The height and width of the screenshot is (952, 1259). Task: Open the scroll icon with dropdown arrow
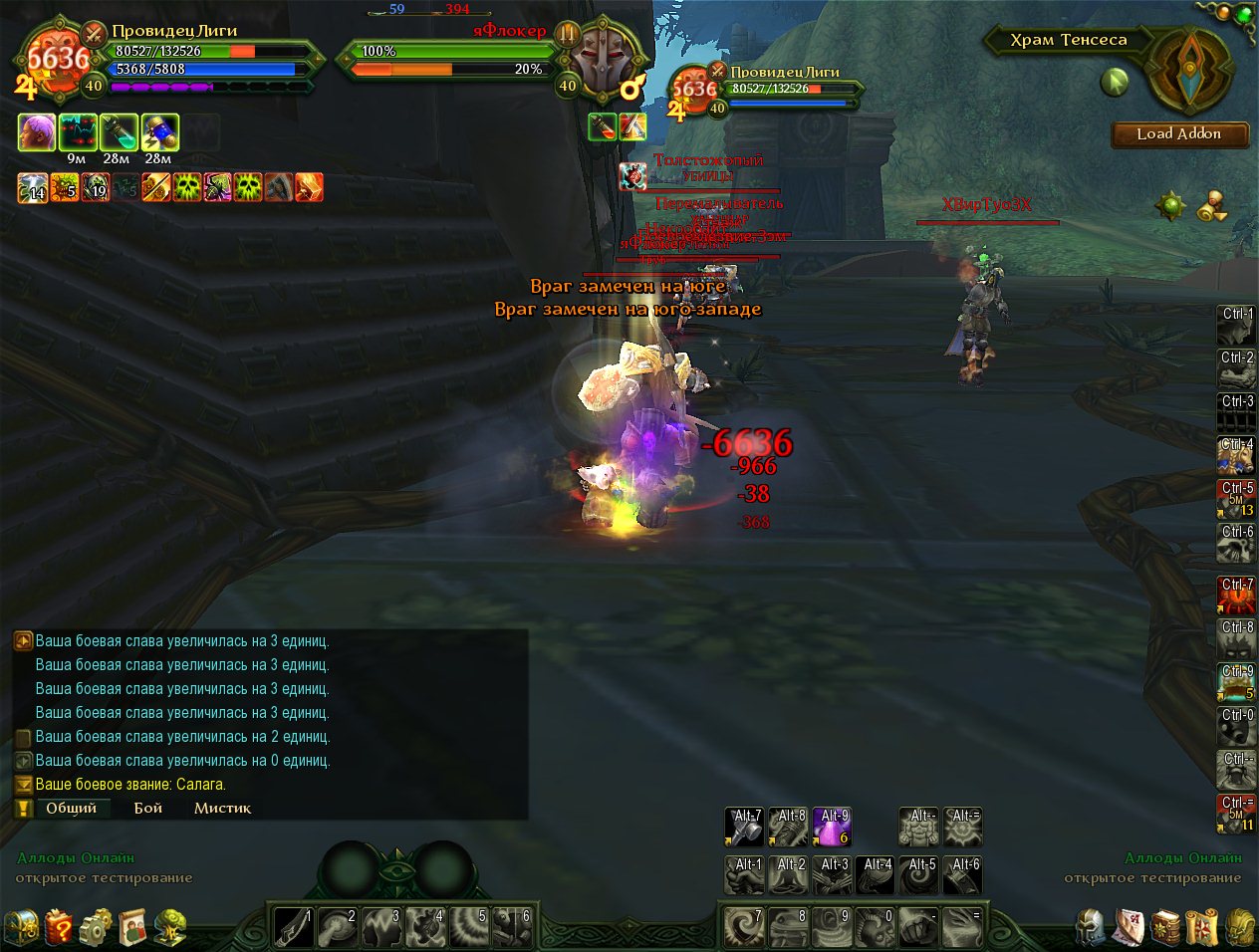1211,206
